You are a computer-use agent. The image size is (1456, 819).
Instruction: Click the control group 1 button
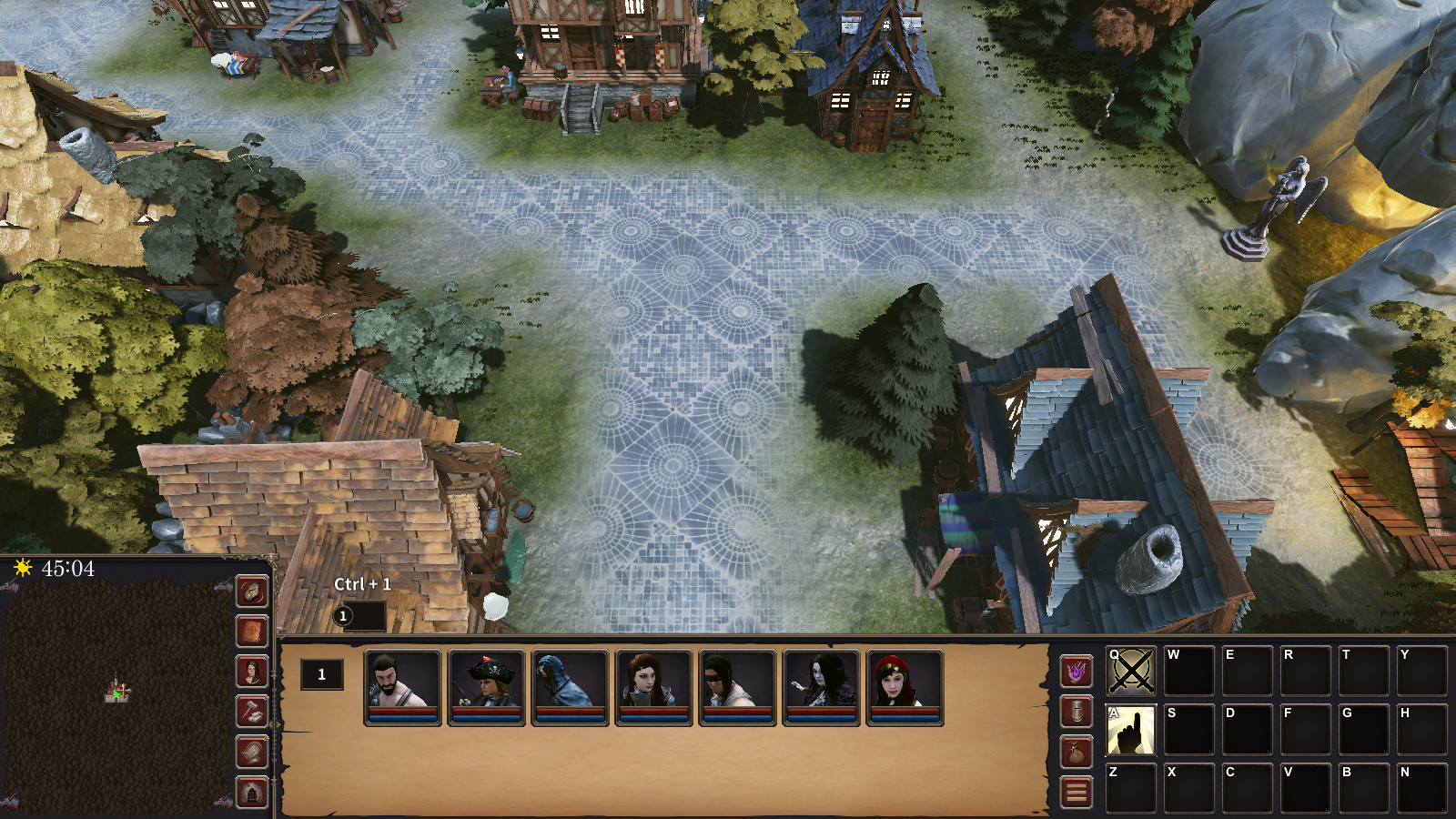point(321,673)
